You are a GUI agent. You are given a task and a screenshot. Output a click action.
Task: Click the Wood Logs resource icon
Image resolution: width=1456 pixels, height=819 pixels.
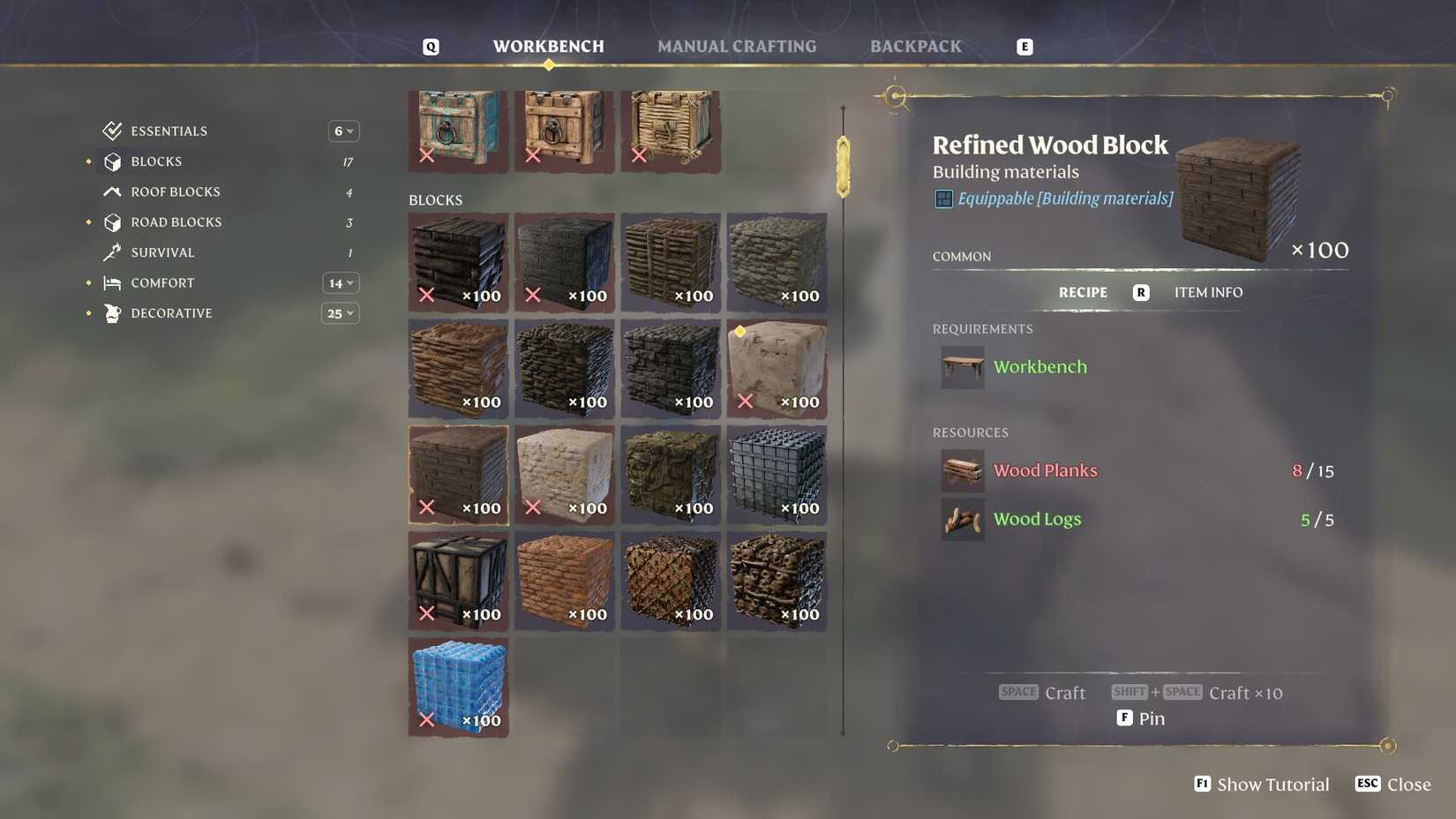pos(962,519)
